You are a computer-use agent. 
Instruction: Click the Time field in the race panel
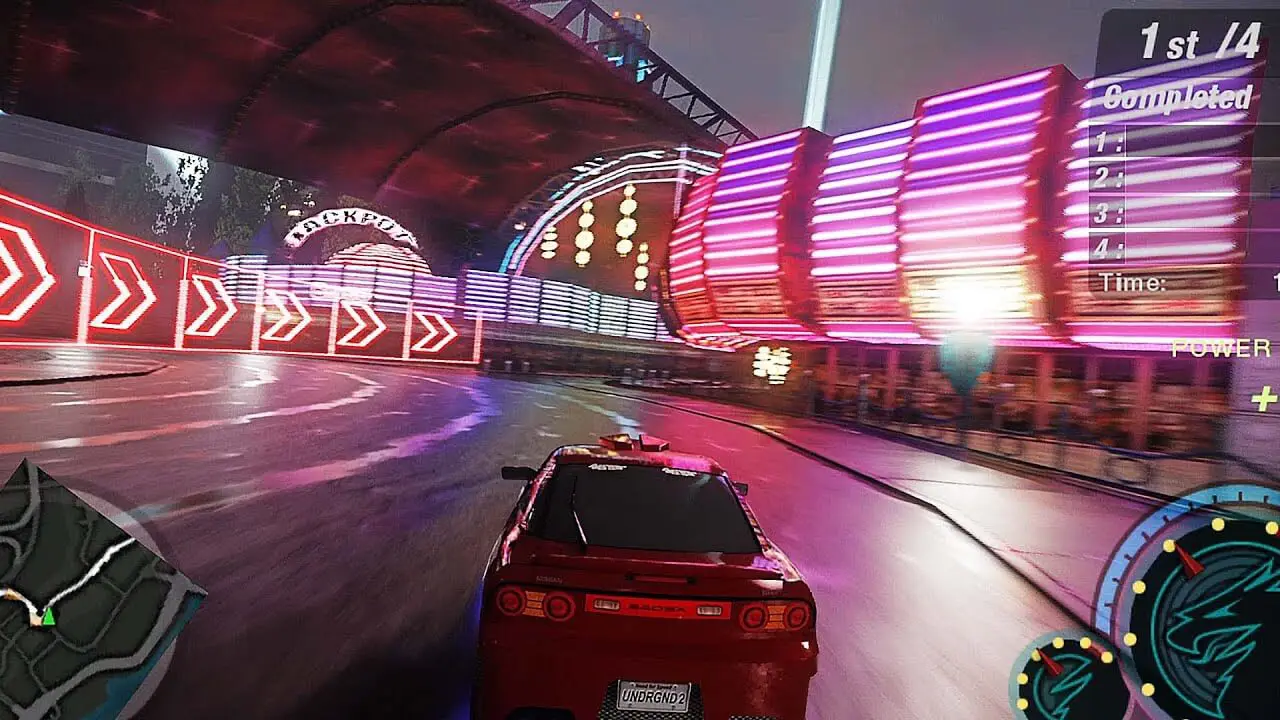(x=1135, y=282)
